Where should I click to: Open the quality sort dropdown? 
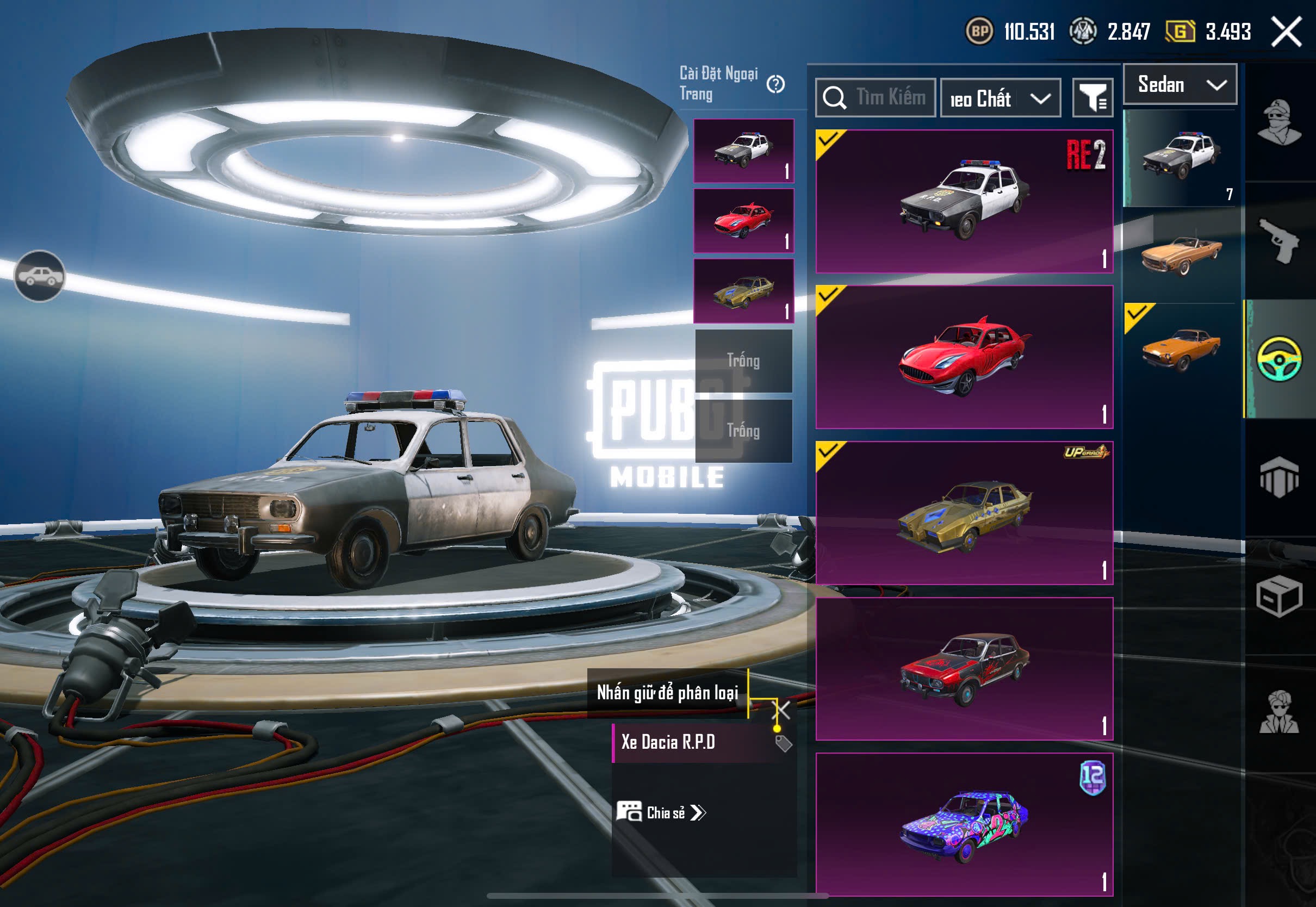tap(1000, 99)
